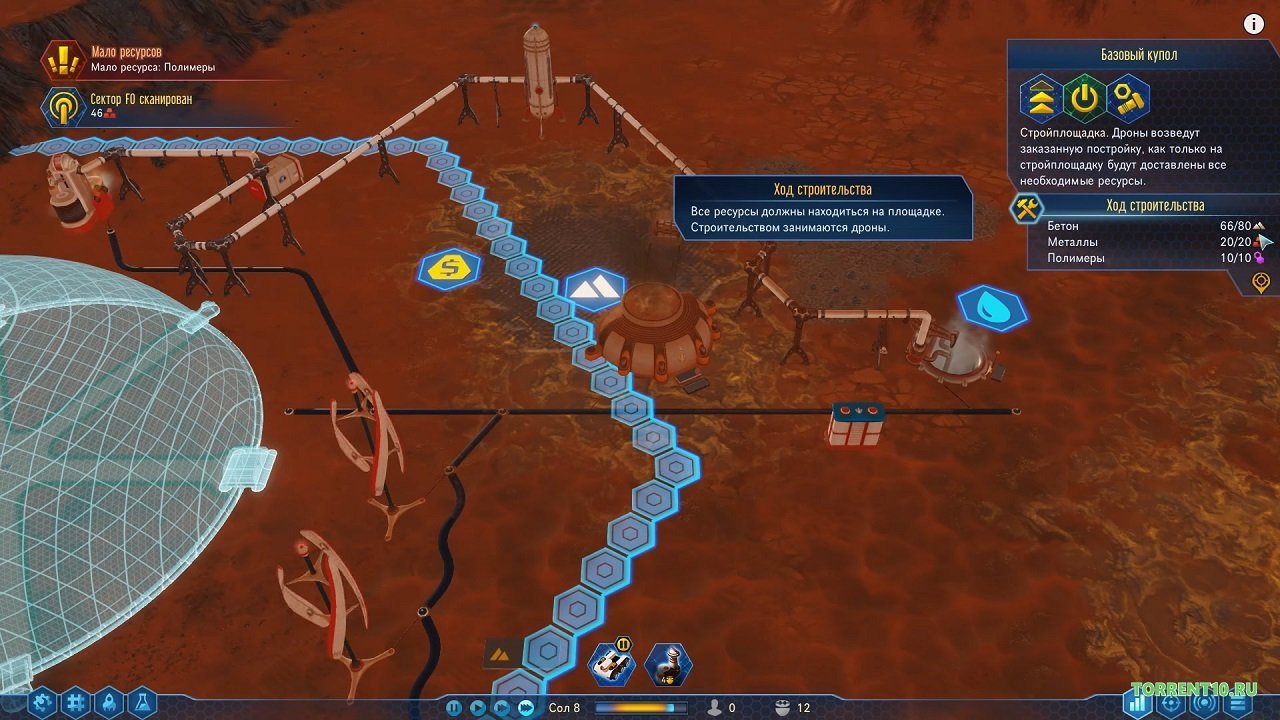The height and width of the screenshot is (720, 1280).
Task: Click the dollar funding hexagon on the map
Action: (x=447, y=268)
